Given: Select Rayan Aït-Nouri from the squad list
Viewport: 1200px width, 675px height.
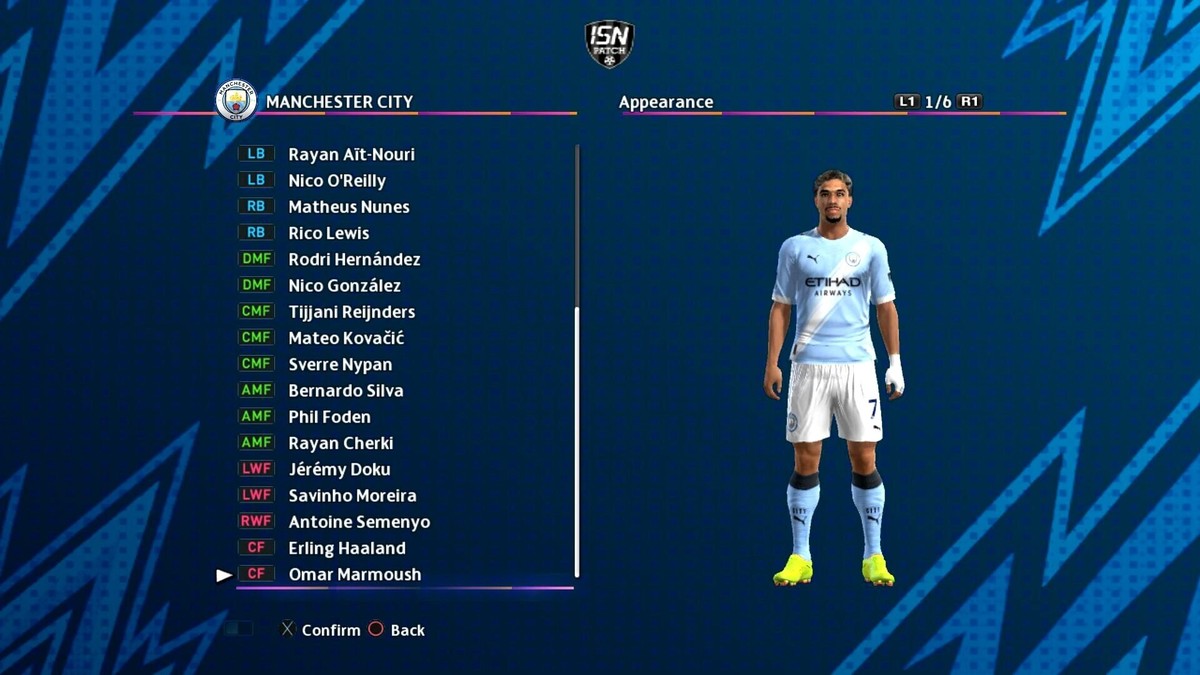Looking at the screenshot, I should click(x=351, y=154).
